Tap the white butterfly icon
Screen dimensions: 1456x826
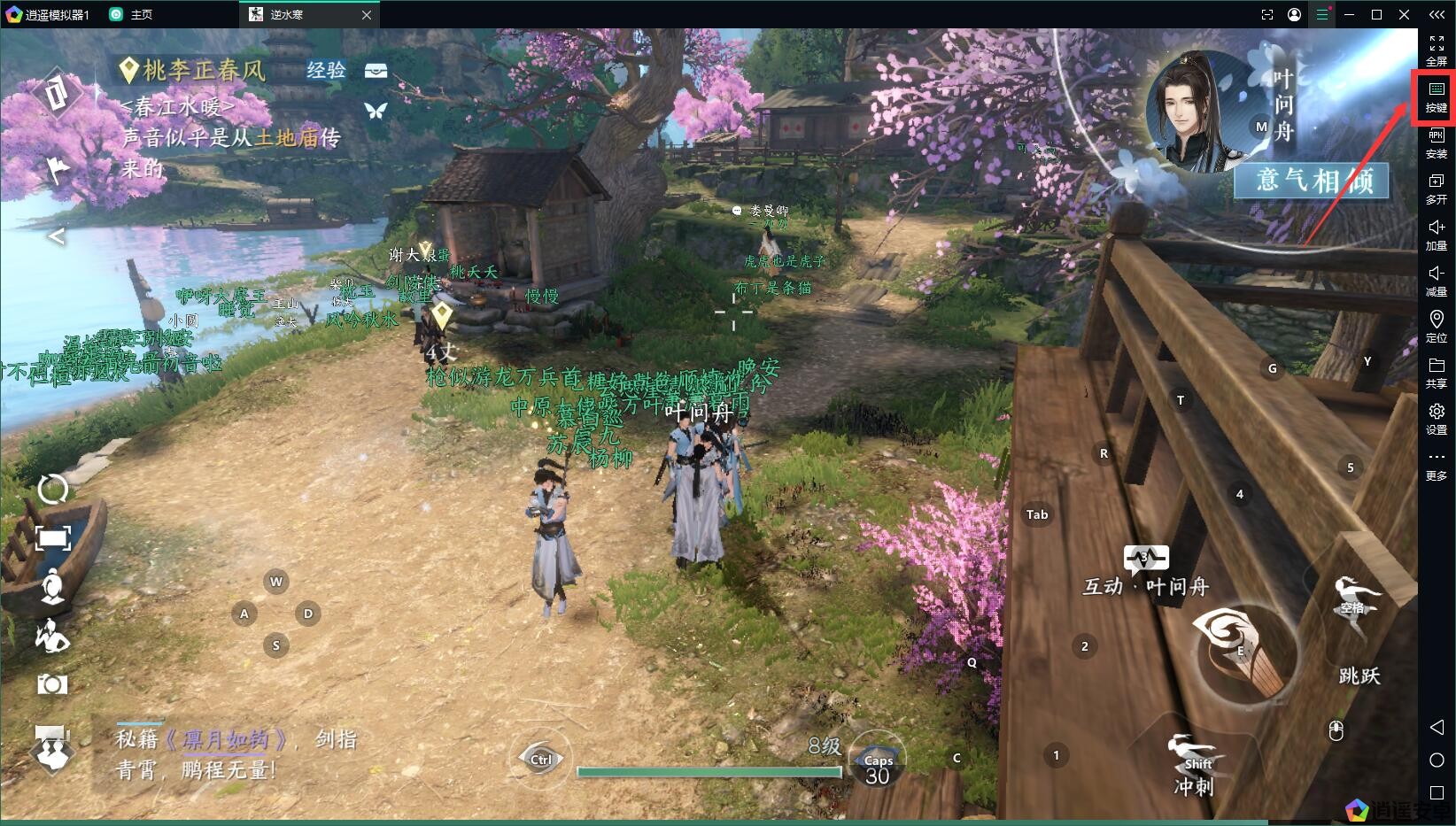(x=376, y=111)
